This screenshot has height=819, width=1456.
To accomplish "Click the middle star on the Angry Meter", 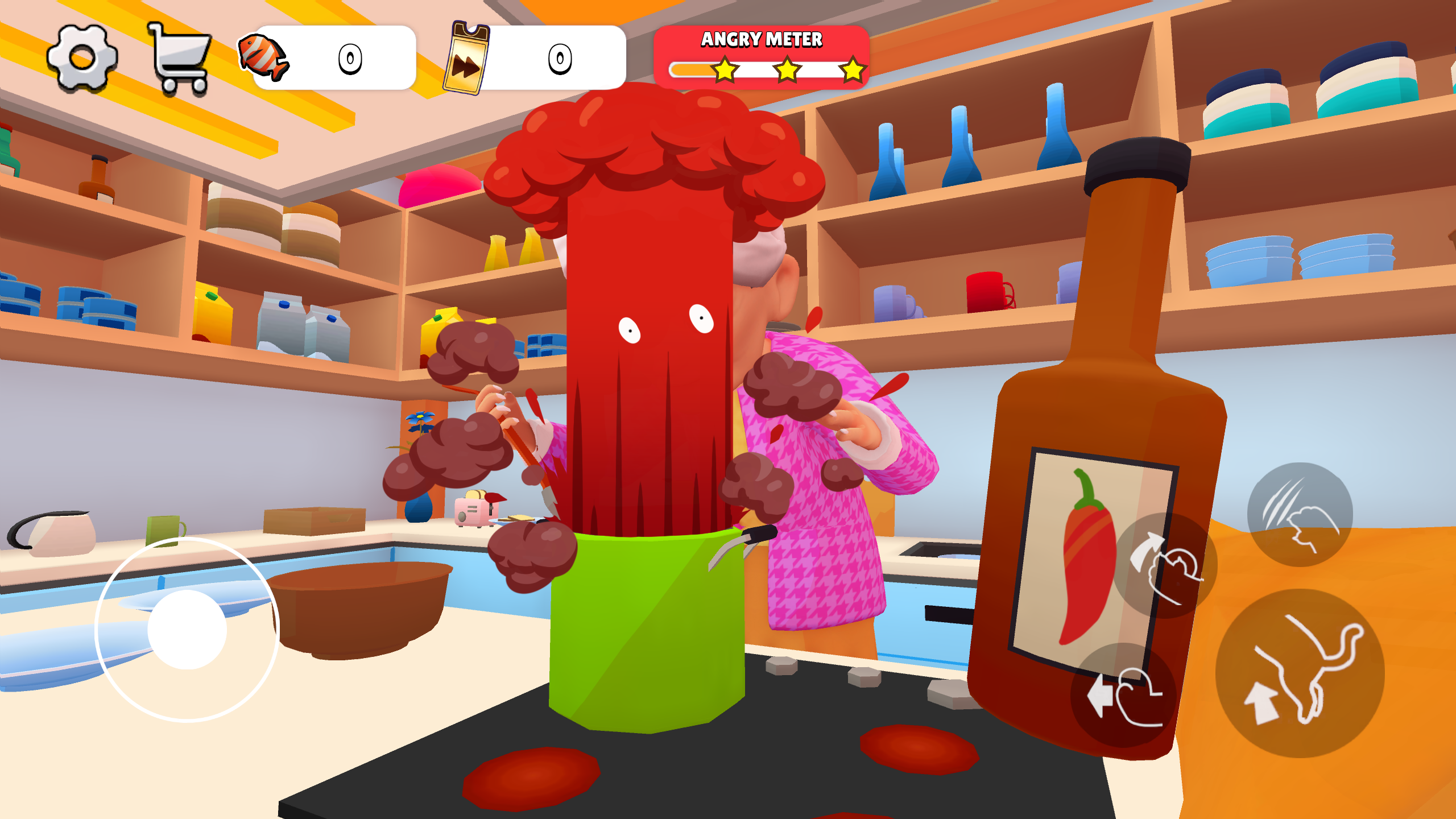I will point(787,70).
